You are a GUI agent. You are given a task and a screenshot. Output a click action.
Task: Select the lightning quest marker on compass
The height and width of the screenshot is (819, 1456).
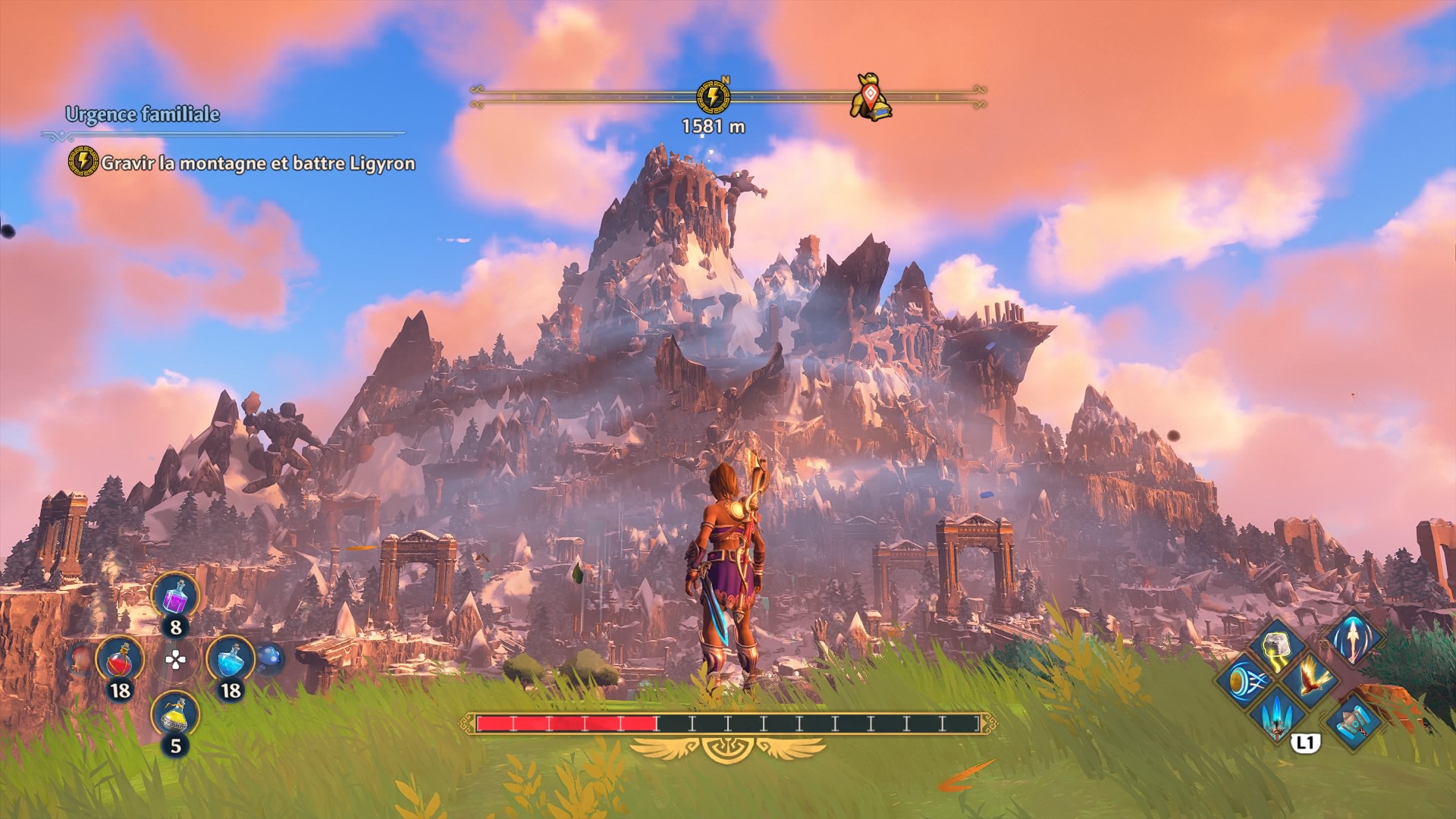point(713,97)
